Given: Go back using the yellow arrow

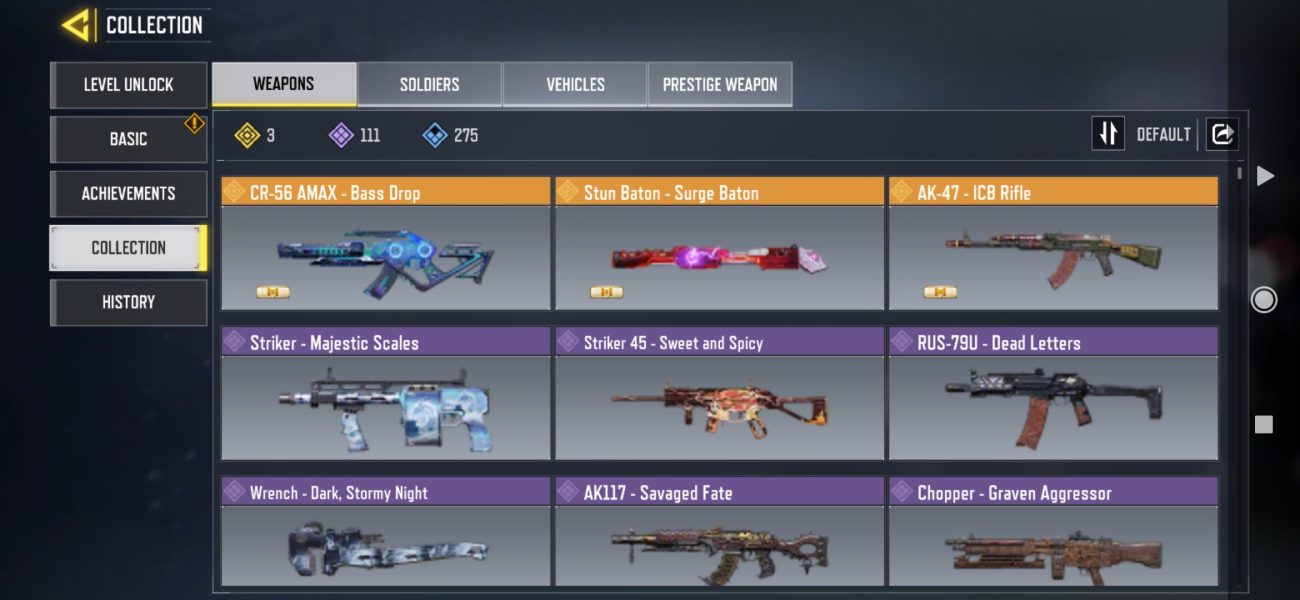Looking at the screenshot, I should (77, 26).
